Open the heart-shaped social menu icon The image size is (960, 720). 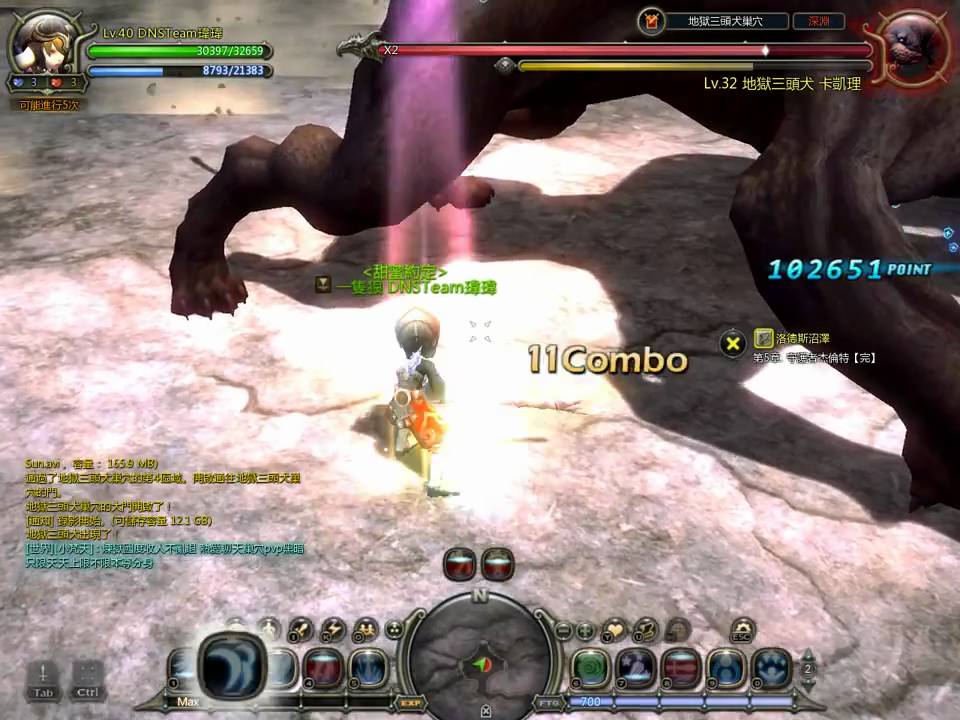pos(614,630)
